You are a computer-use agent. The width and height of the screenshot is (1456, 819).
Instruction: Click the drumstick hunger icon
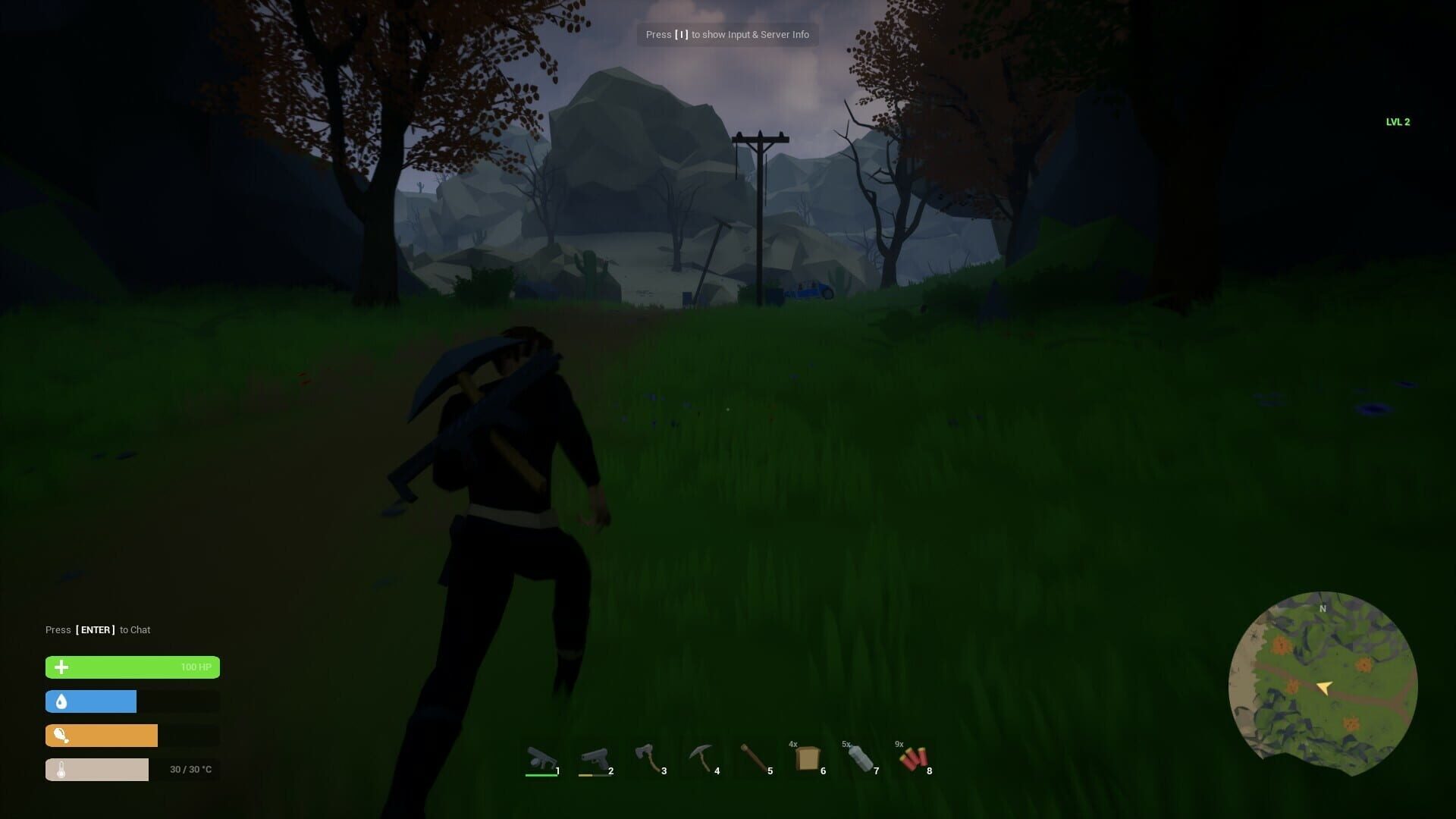pos(61,735)
